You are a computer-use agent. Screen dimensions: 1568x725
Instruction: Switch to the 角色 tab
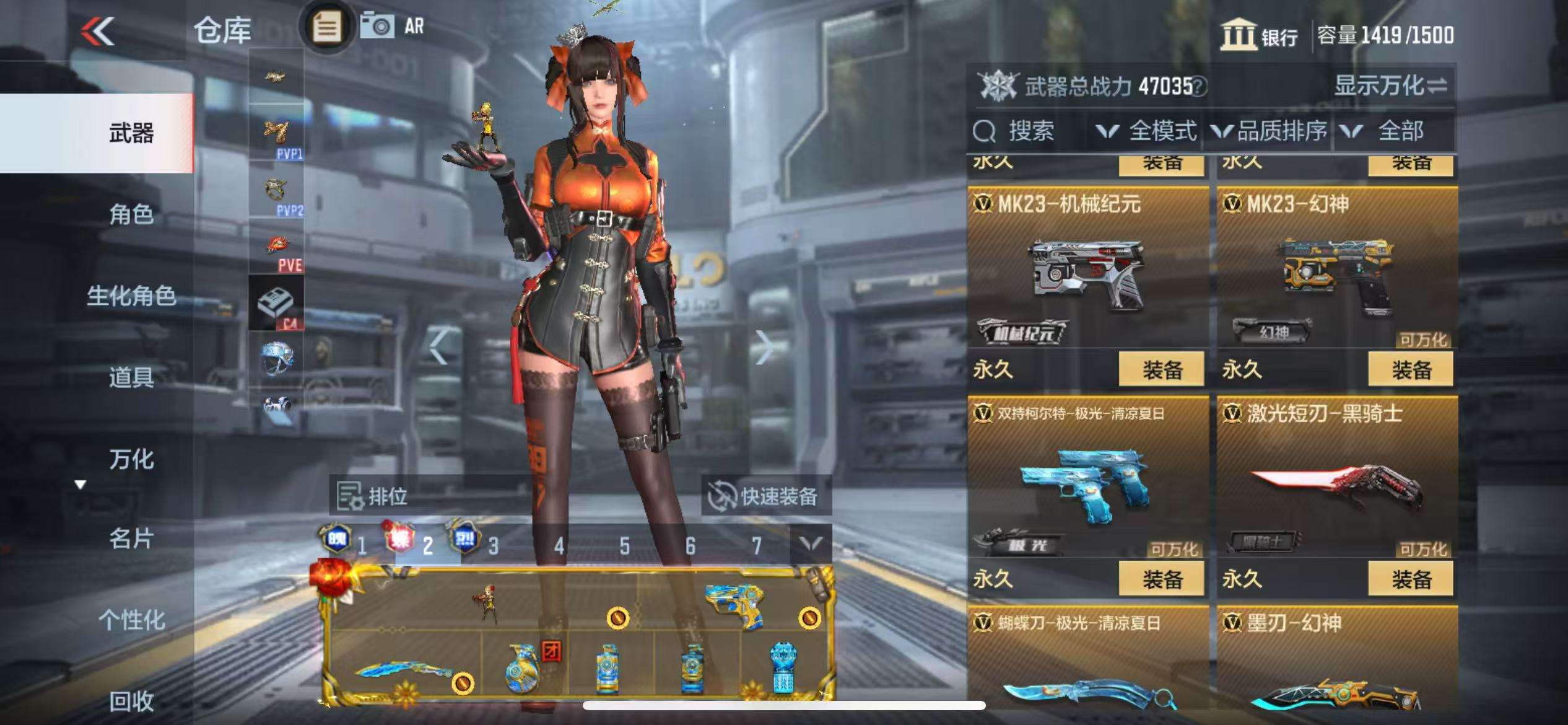(x=131, y=214)
